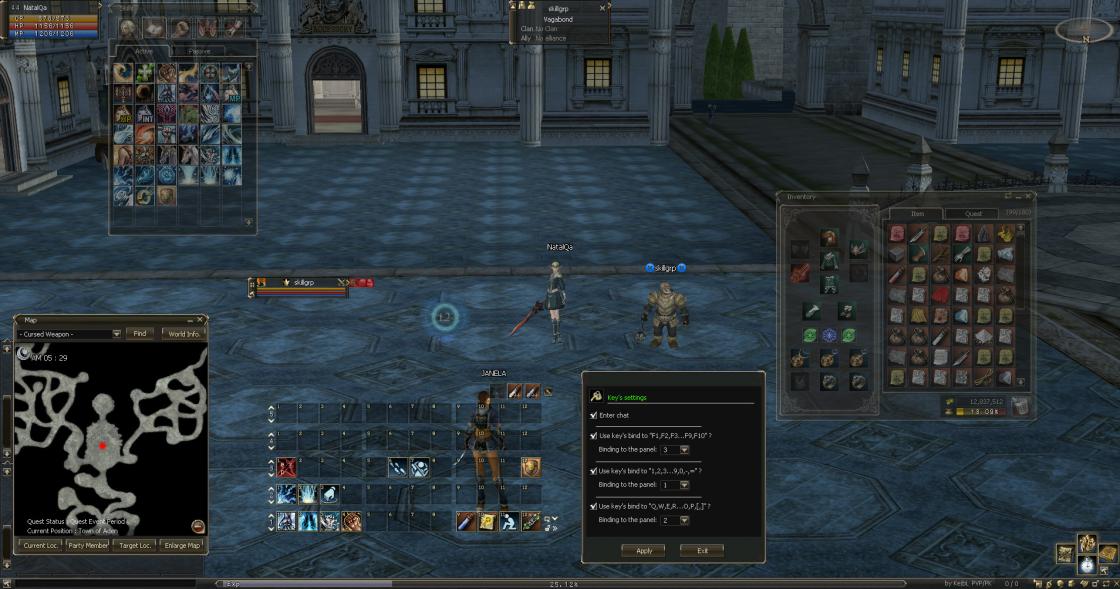1120x589 pixels.
Task: Switch to the Quest inventory tab
Action: click(x=973, y=213)
